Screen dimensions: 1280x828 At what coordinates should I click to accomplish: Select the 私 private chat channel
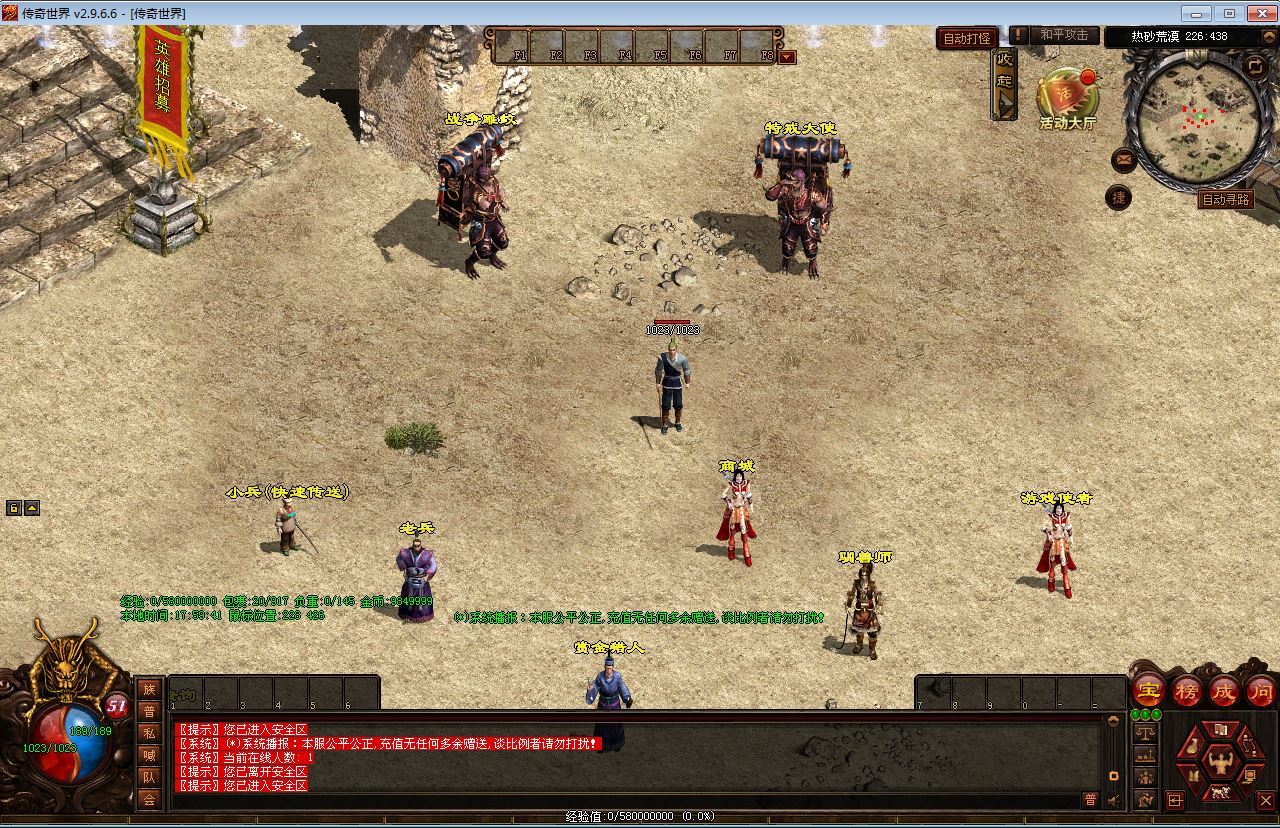(x=149, y=733)
